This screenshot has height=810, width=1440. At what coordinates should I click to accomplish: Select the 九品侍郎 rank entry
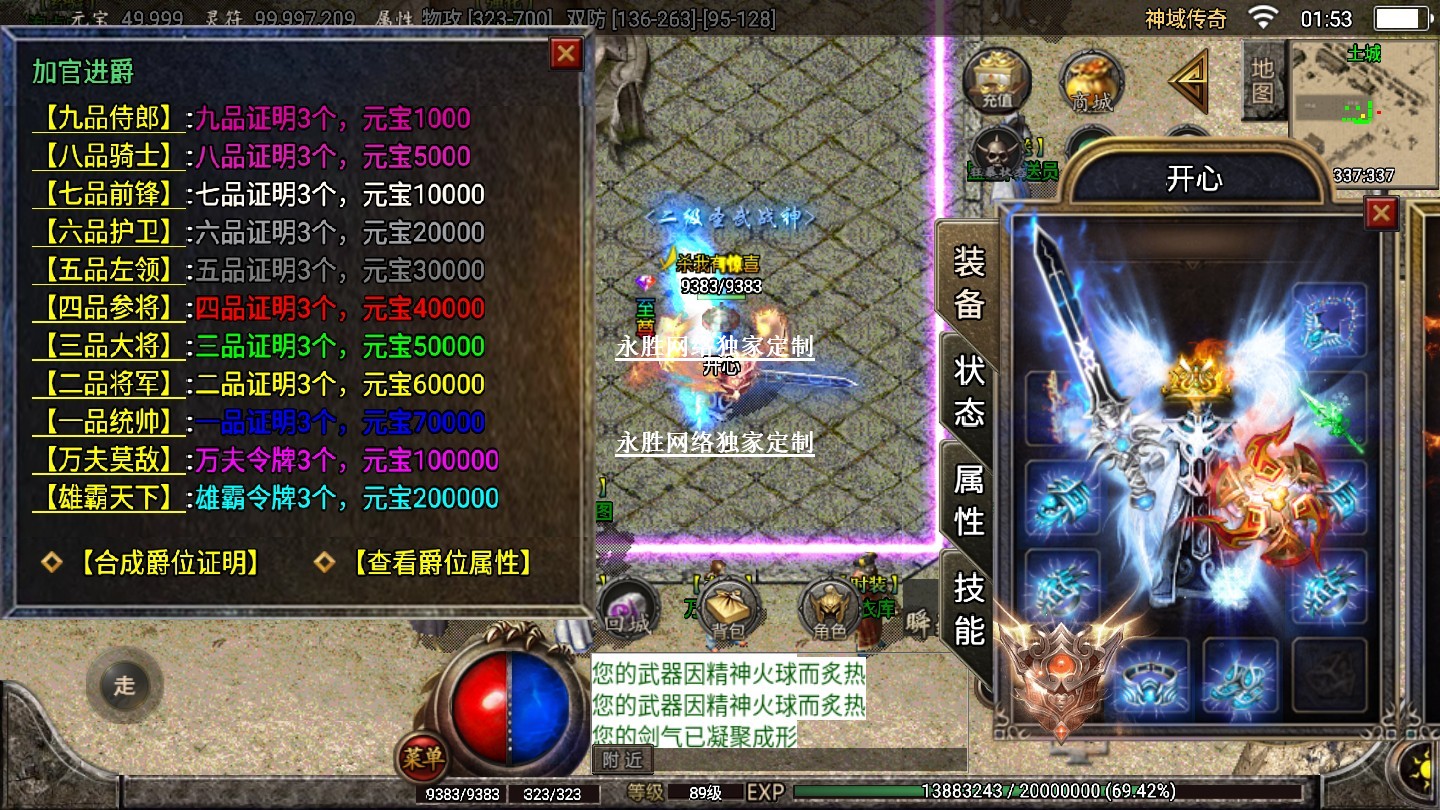pos(109,119)
